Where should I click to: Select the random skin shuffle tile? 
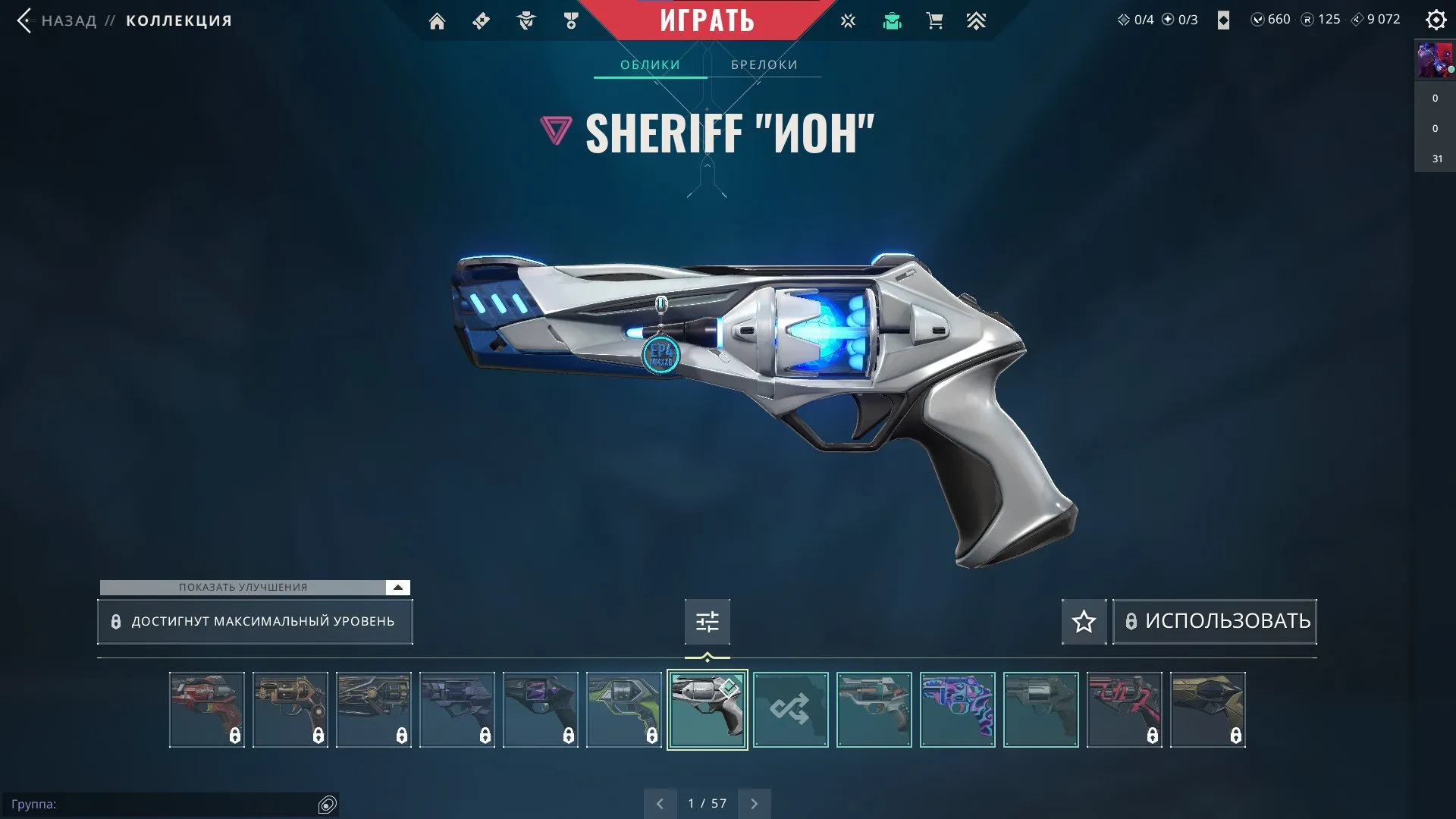click(x=791, y=710)
